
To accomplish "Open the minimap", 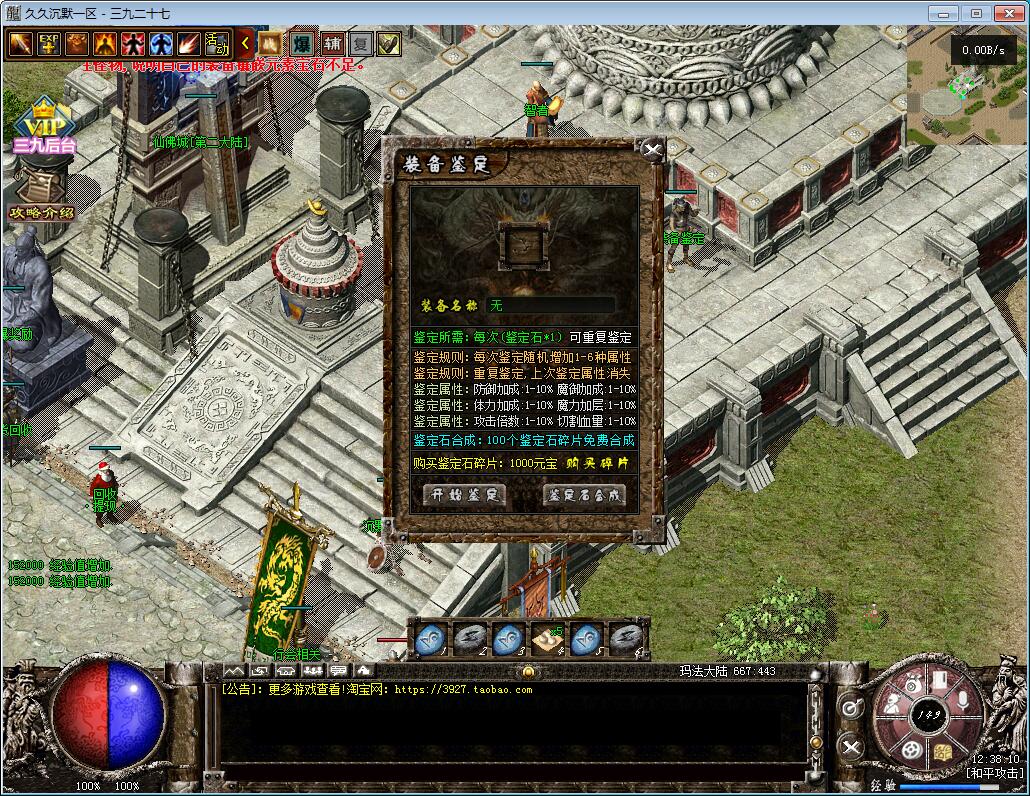I will [x=966, y=88].
